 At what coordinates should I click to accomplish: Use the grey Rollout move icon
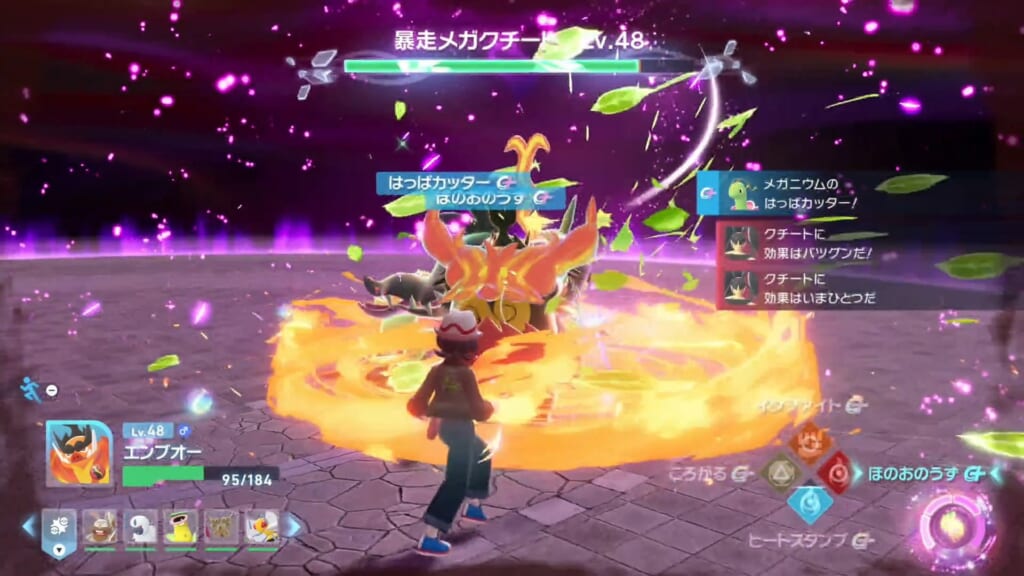click(x=779, y=471)
